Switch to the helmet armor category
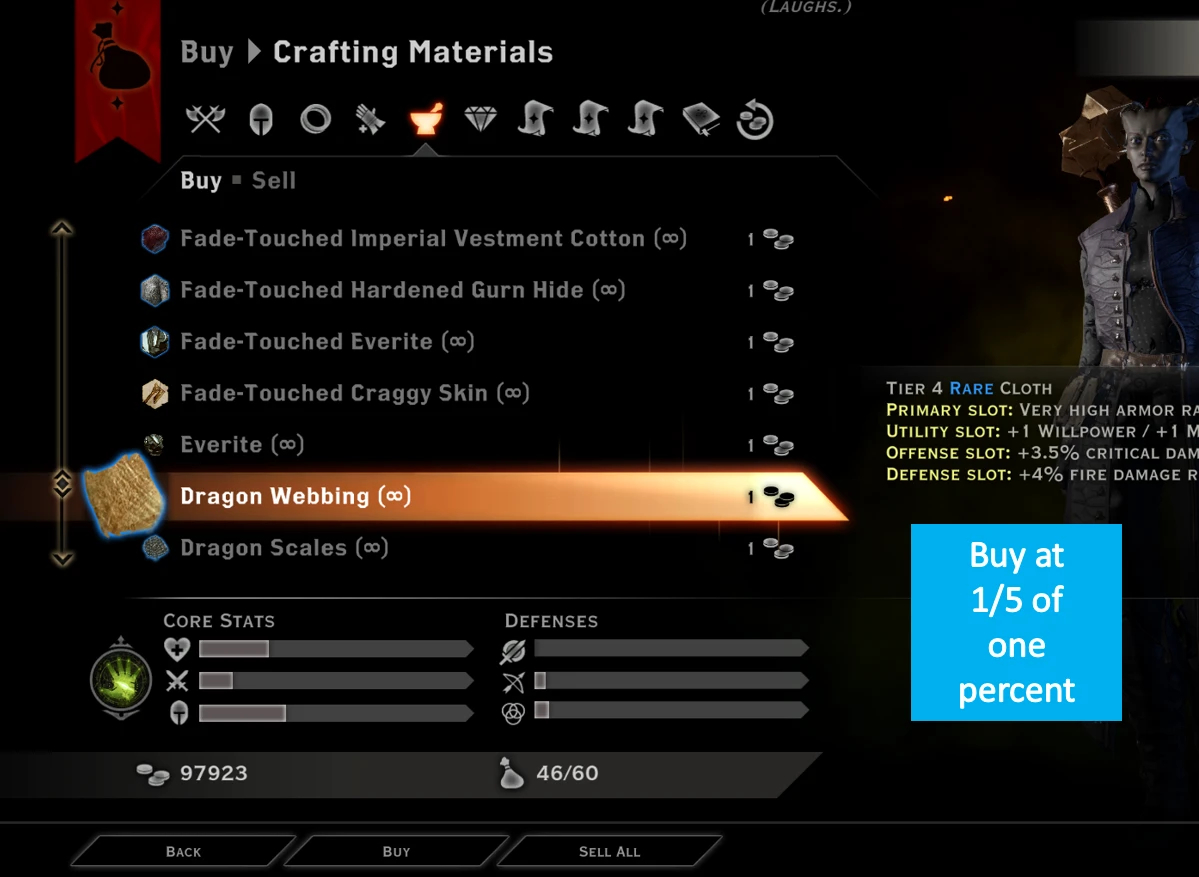The height and width of the screenshot is (877, 1199). 260,120
